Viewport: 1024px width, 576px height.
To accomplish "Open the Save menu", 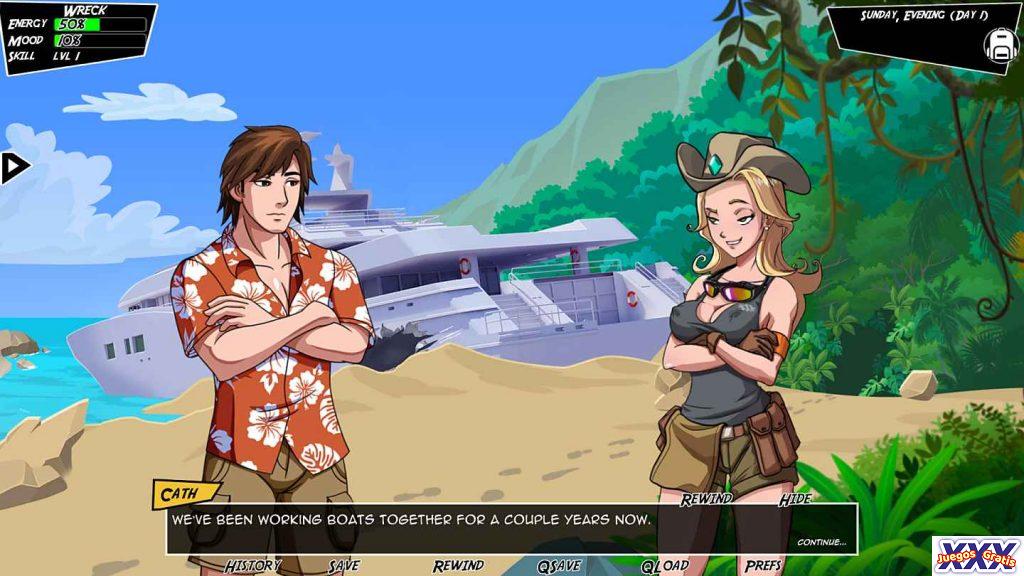I will [343, 566].
